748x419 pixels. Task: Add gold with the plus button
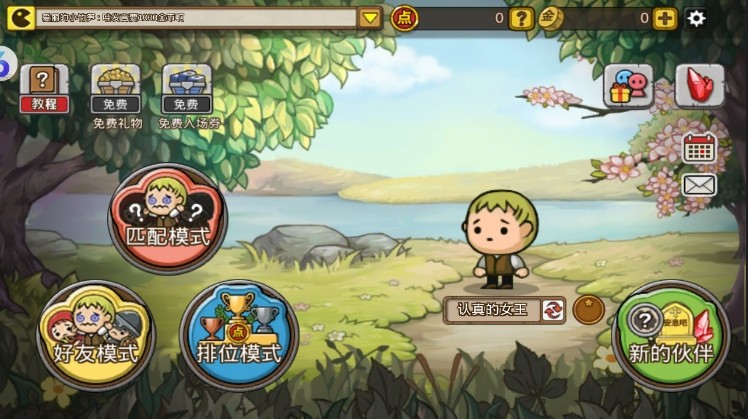click(x=664, y=18)
